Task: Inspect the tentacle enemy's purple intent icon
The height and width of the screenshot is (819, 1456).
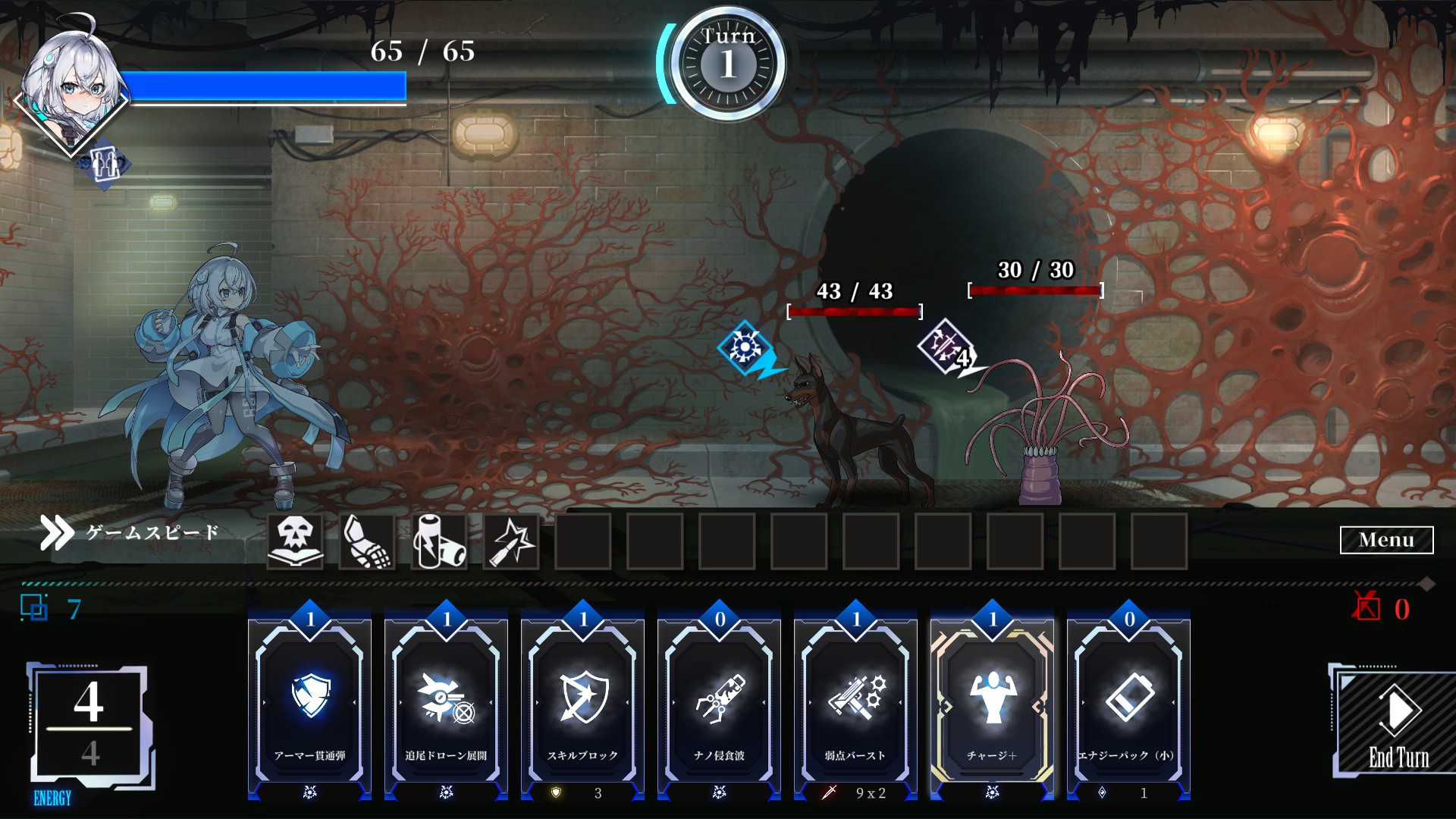Action: click(x=946, y=347)
